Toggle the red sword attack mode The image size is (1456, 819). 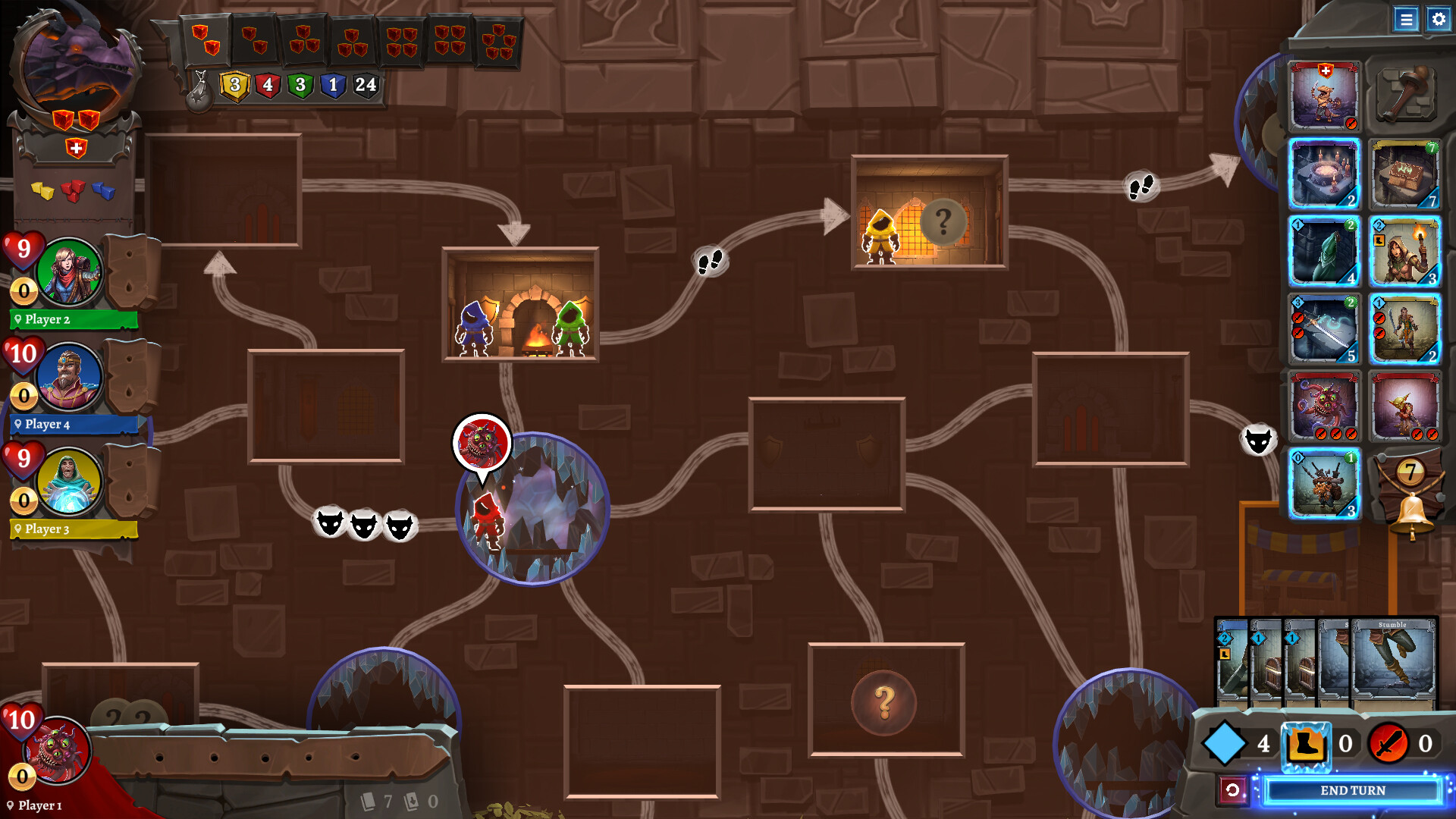pos(1389,745)
